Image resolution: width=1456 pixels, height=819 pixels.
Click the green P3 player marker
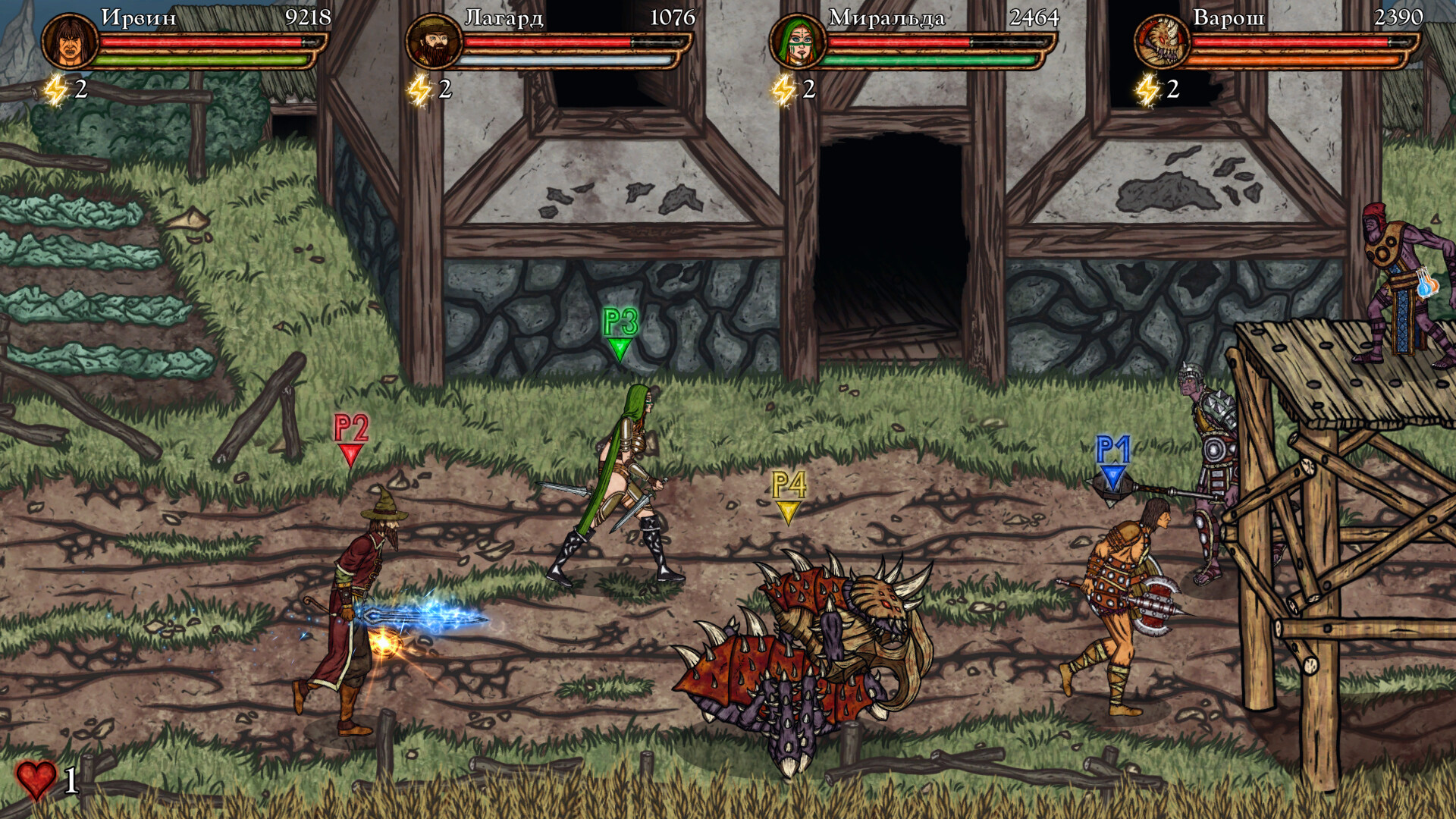click(x=620, y=334)
